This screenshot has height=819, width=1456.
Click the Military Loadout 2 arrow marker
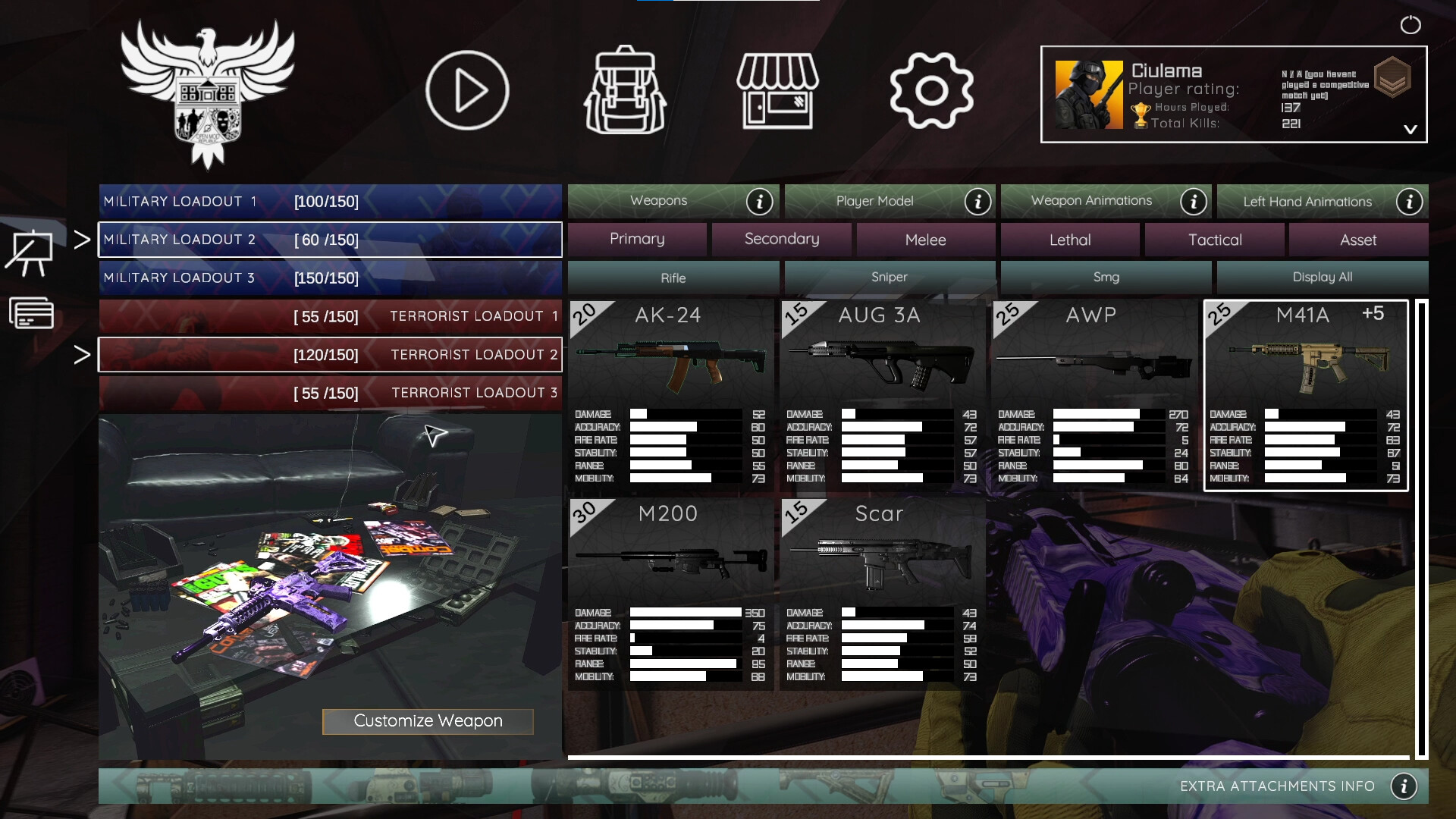coord(81,239)
